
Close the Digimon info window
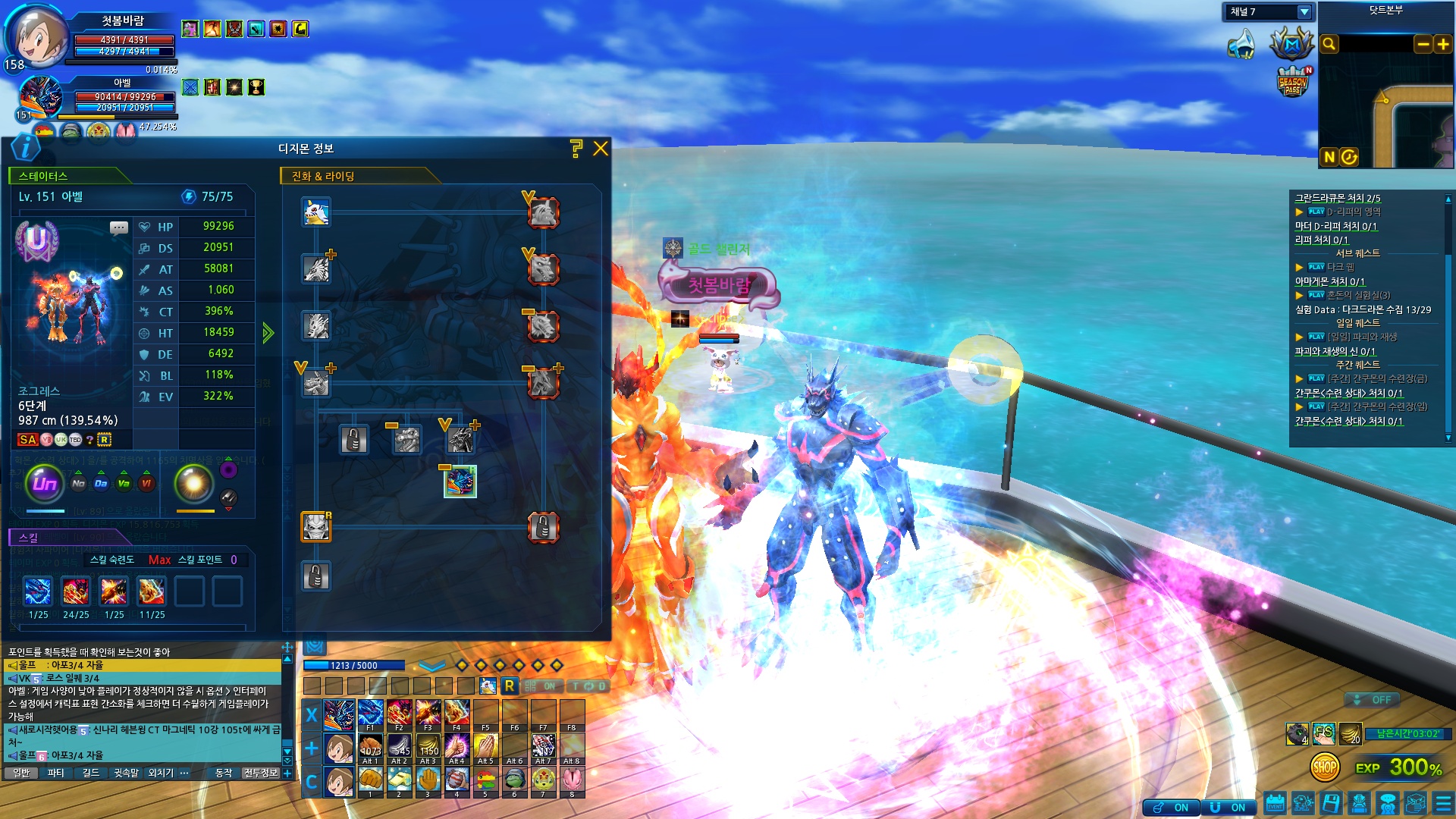[601, 149]
